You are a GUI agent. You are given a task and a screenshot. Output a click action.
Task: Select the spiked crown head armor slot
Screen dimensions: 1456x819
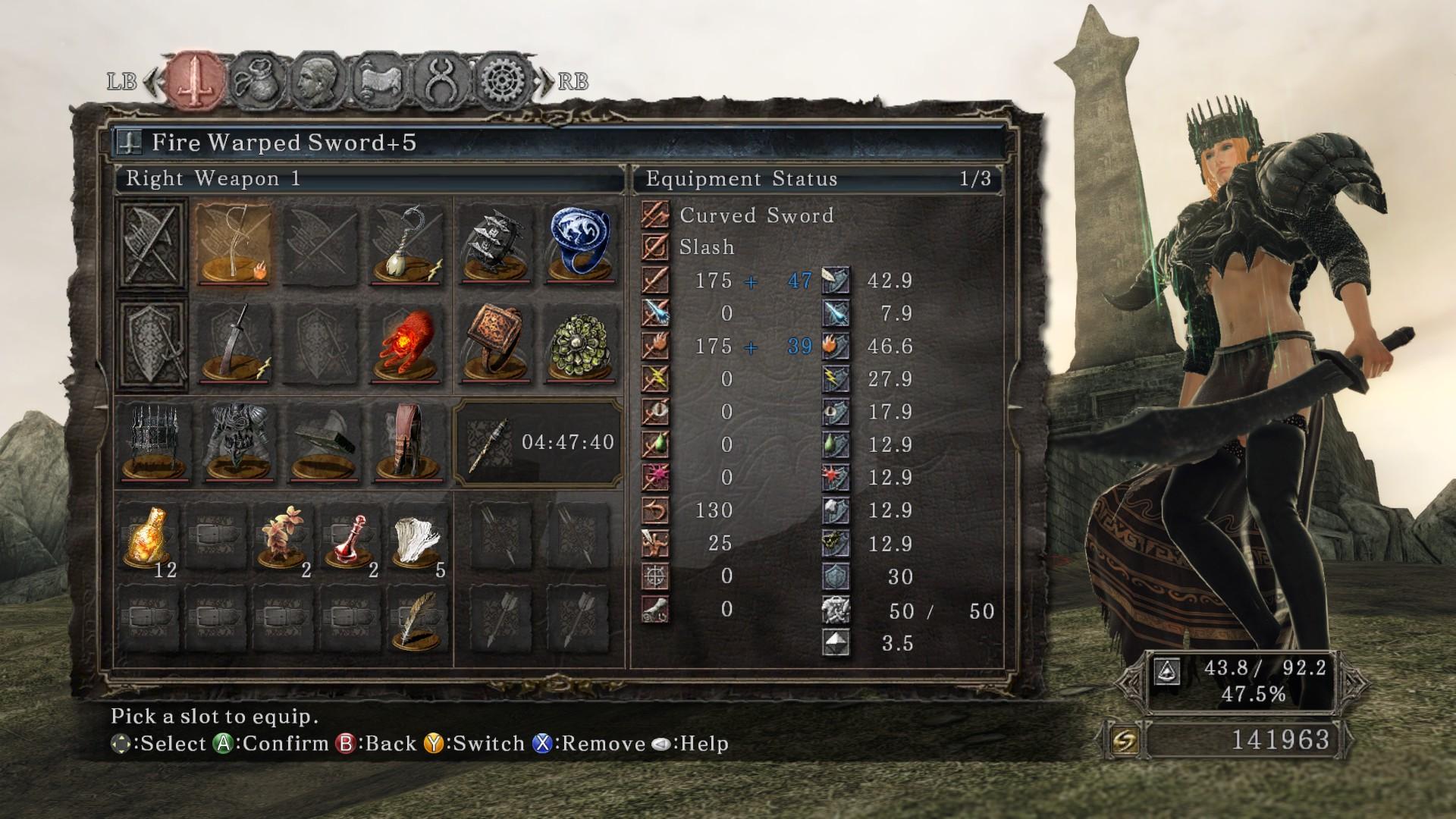click(x=155, y=443)
